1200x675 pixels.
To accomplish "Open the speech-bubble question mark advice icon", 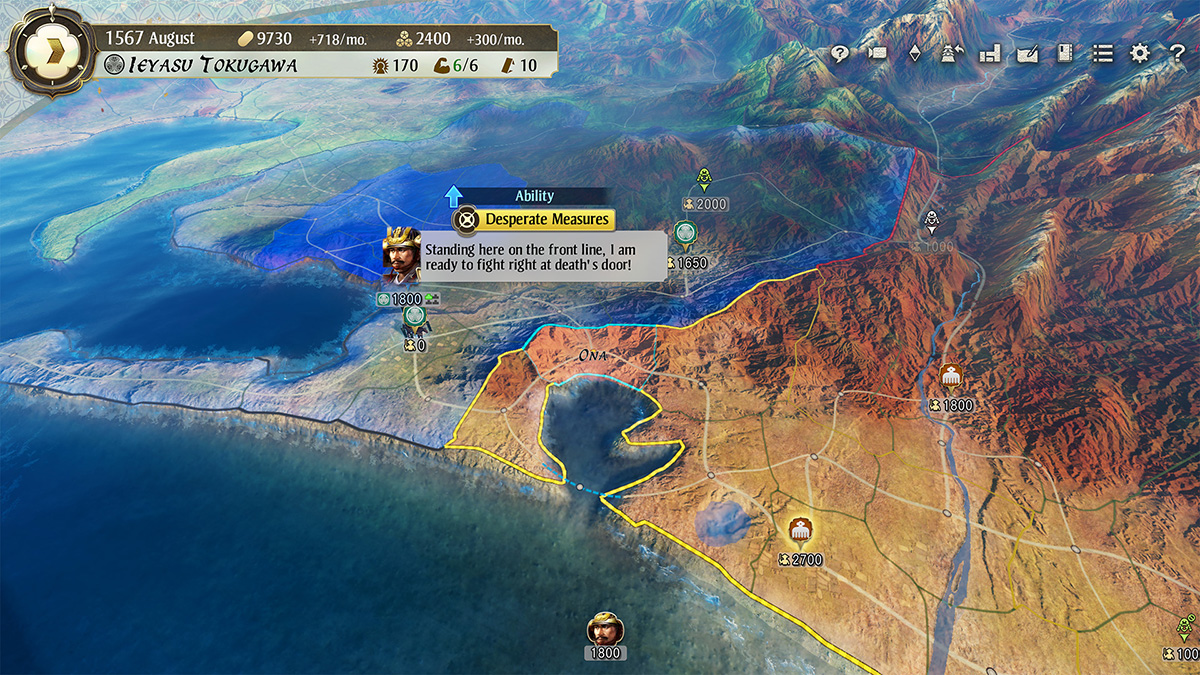I will point(840,54).
